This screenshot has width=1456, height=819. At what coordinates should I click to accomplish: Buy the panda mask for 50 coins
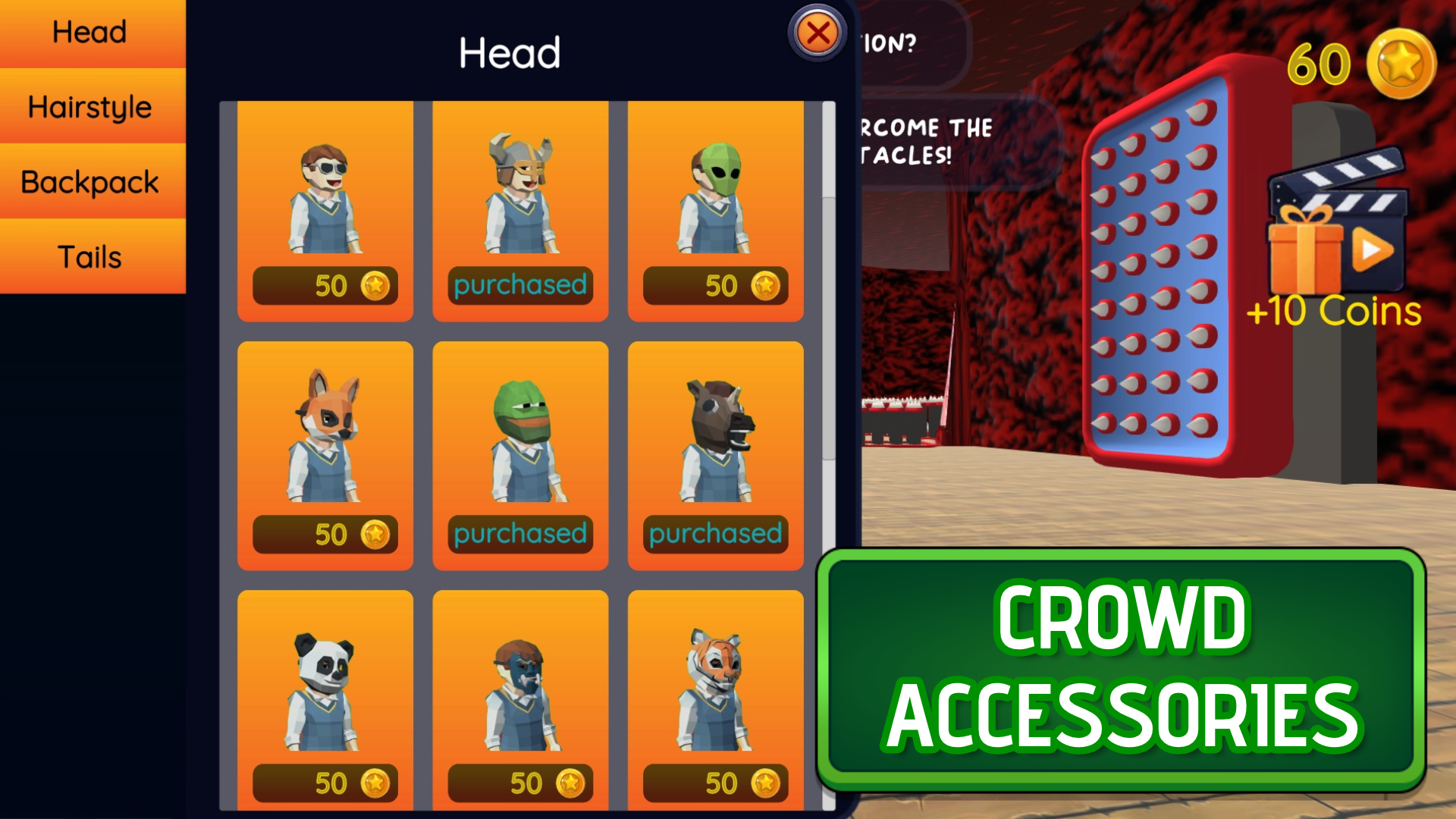click(325, 783)
